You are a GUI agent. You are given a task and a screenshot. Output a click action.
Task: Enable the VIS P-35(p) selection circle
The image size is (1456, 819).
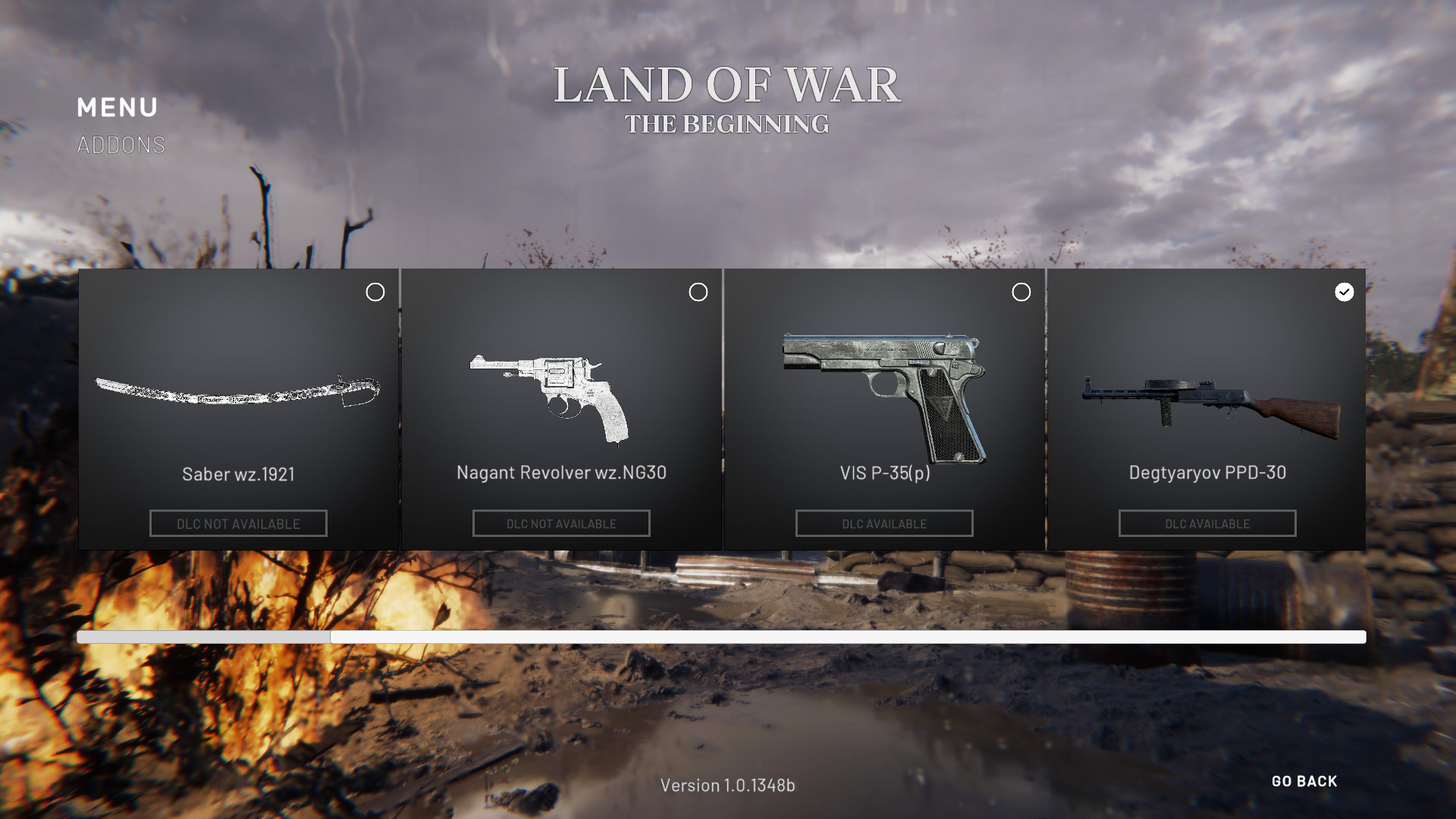(1021, 292)
